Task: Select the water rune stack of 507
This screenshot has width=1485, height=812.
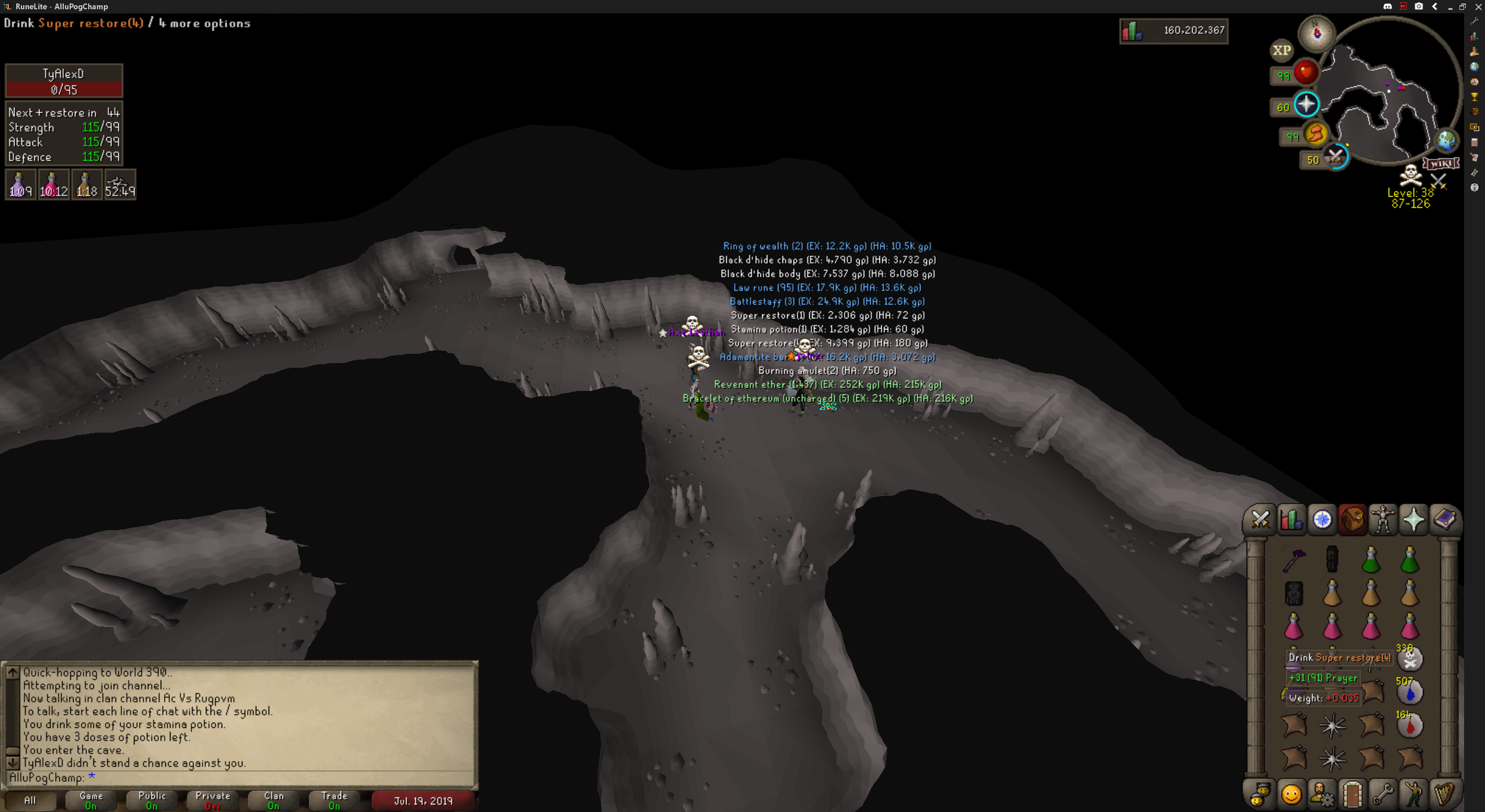Action: (x=1410, y=693)
